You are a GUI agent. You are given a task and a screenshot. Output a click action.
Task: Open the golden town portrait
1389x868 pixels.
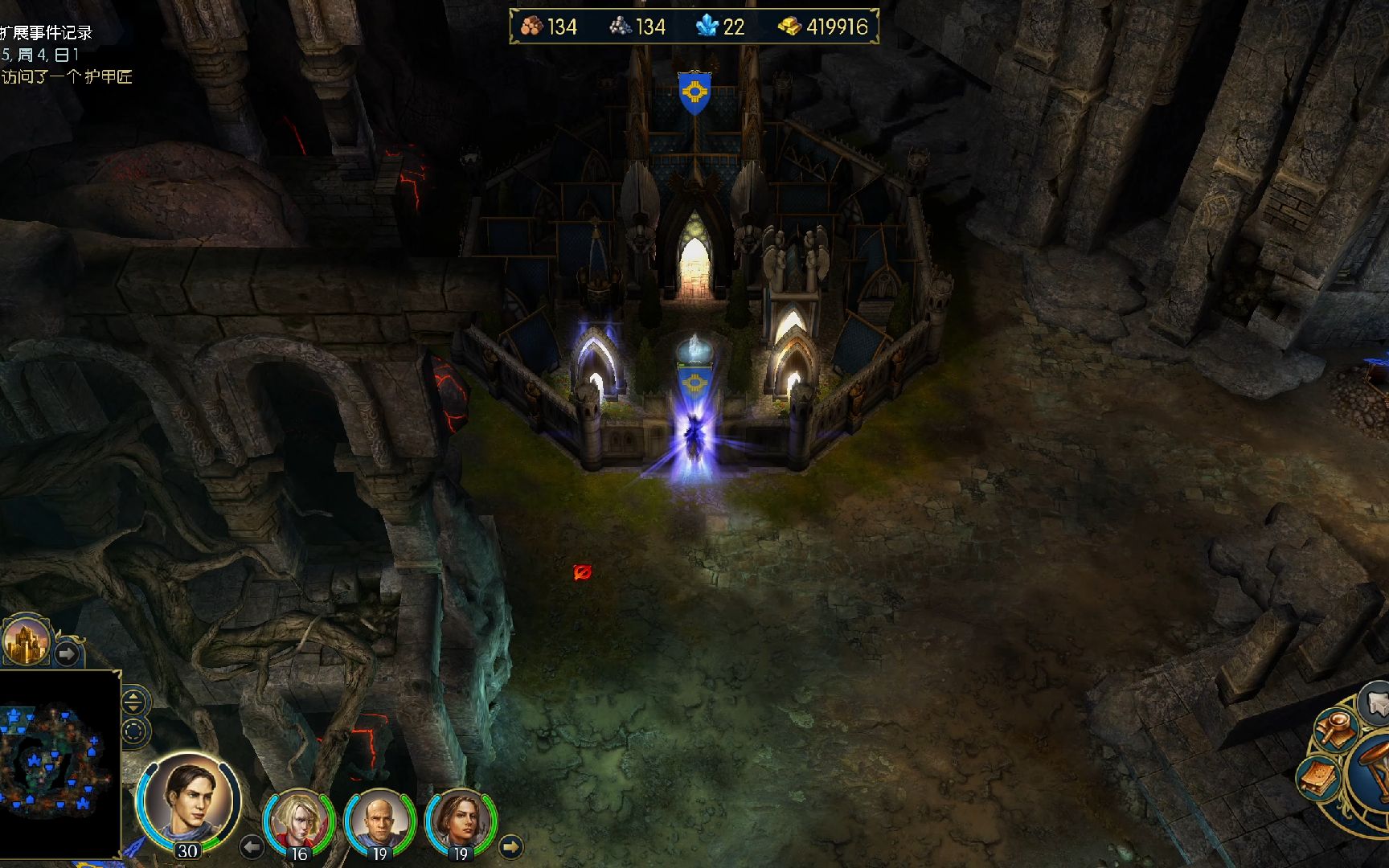point(26,642)
